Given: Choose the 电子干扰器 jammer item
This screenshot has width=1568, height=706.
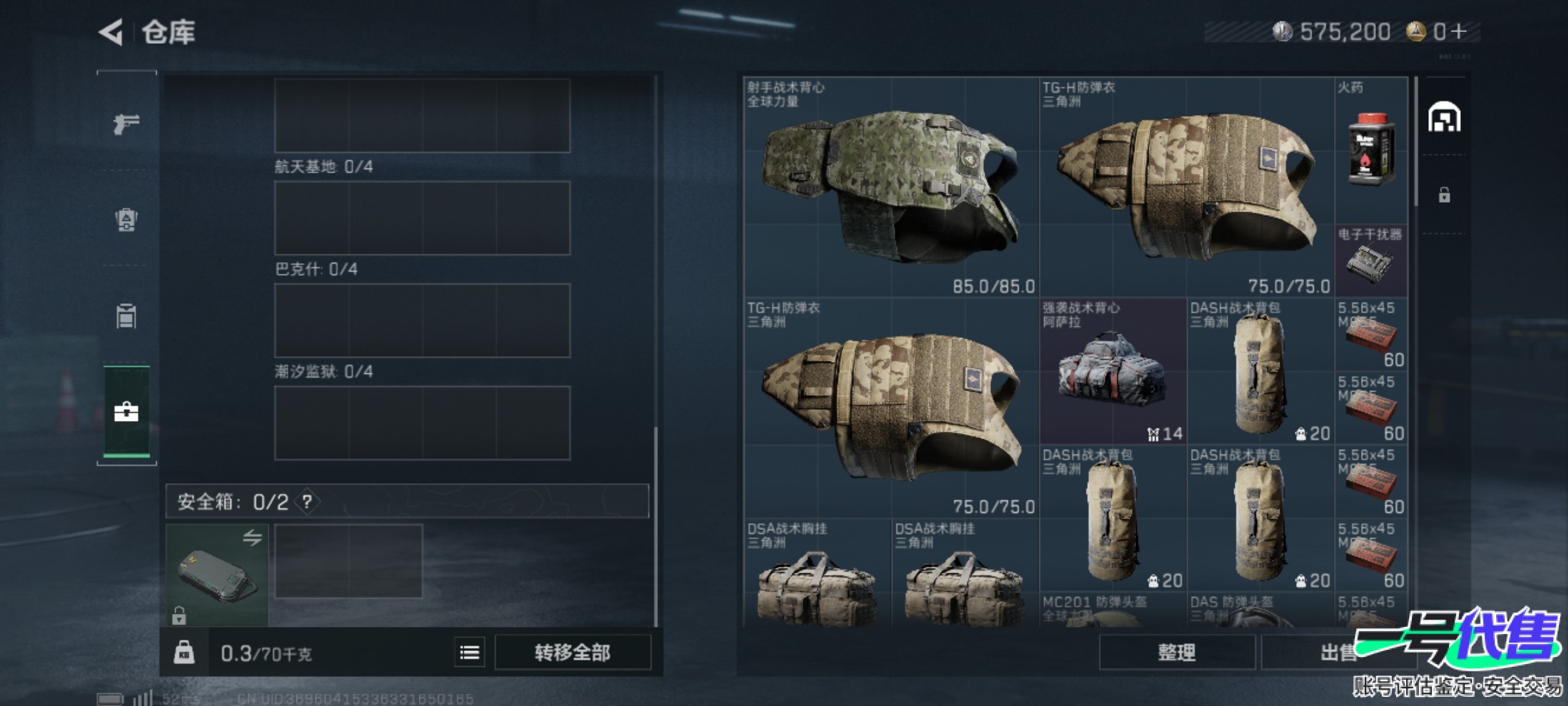Looking at the screenshot, I should point(1371,261).
